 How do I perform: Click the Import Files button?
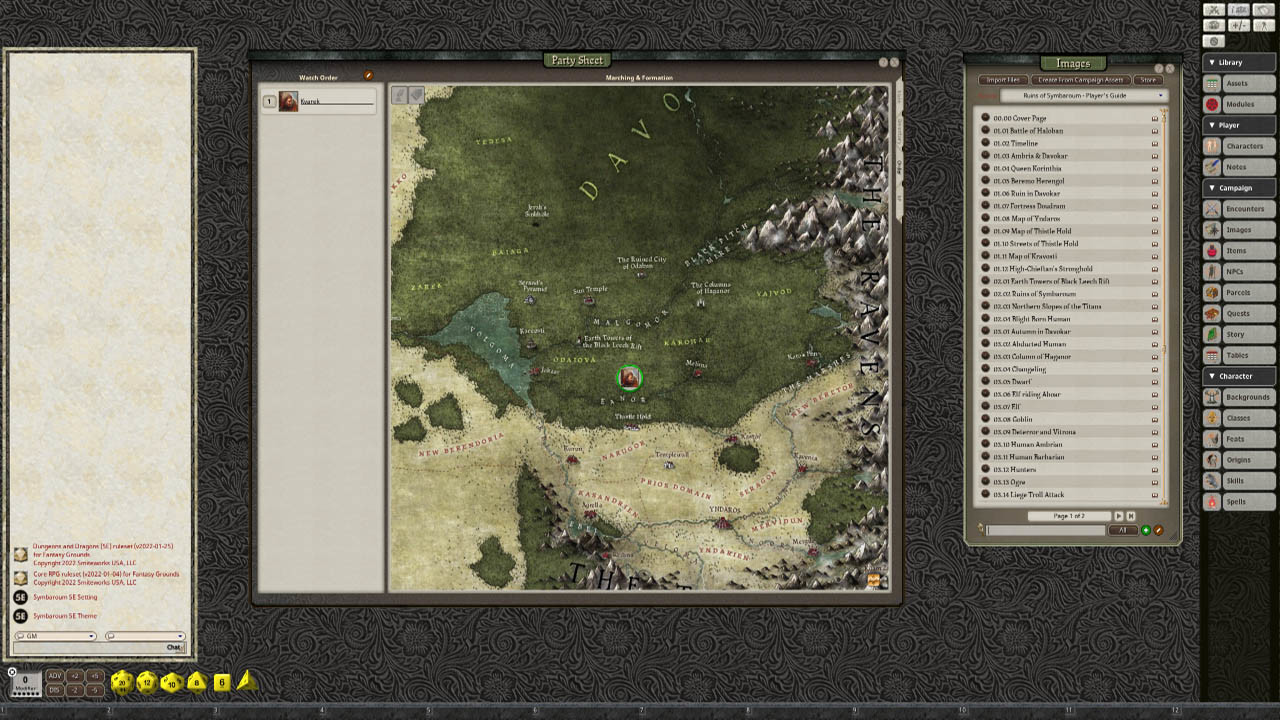(x=1004, y=80)
